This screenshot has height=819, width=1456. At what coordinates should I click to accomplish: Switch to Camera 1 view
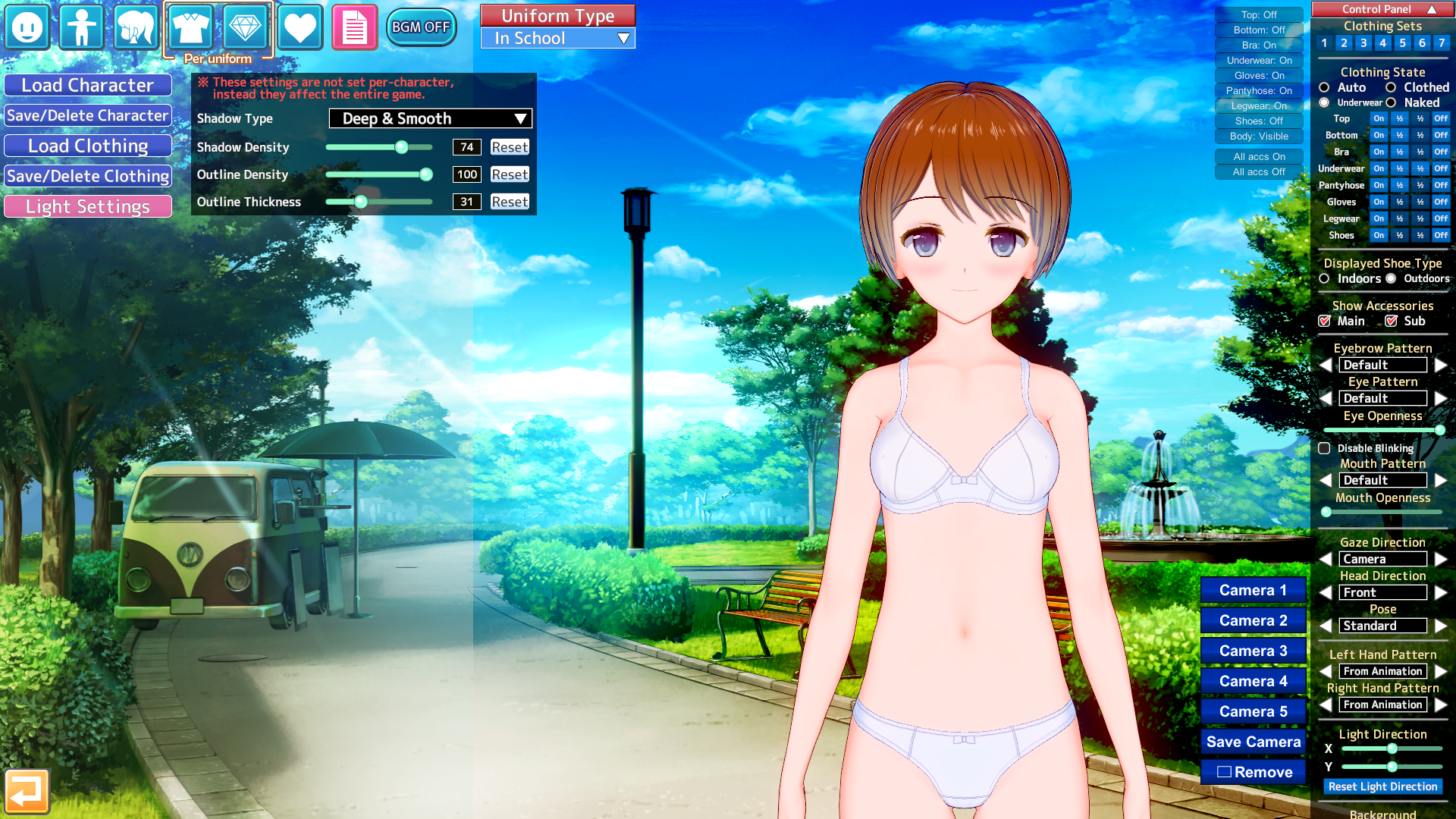1253,590
